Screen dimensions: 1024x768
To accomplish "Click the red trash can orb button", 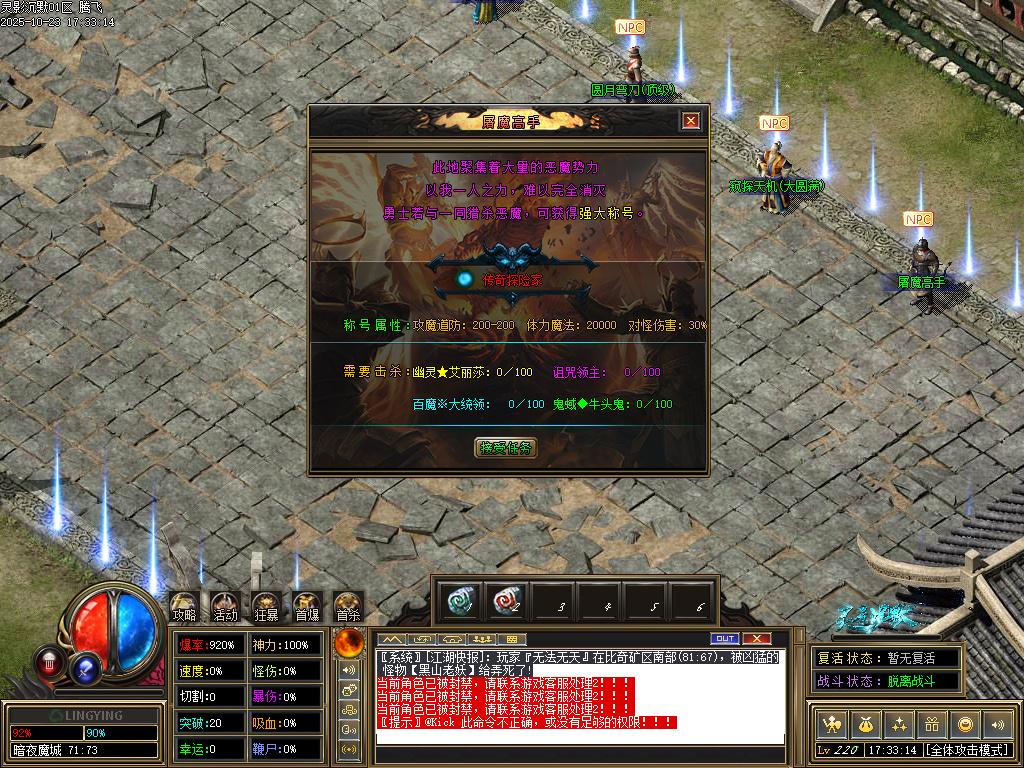I will pos(48,661).
